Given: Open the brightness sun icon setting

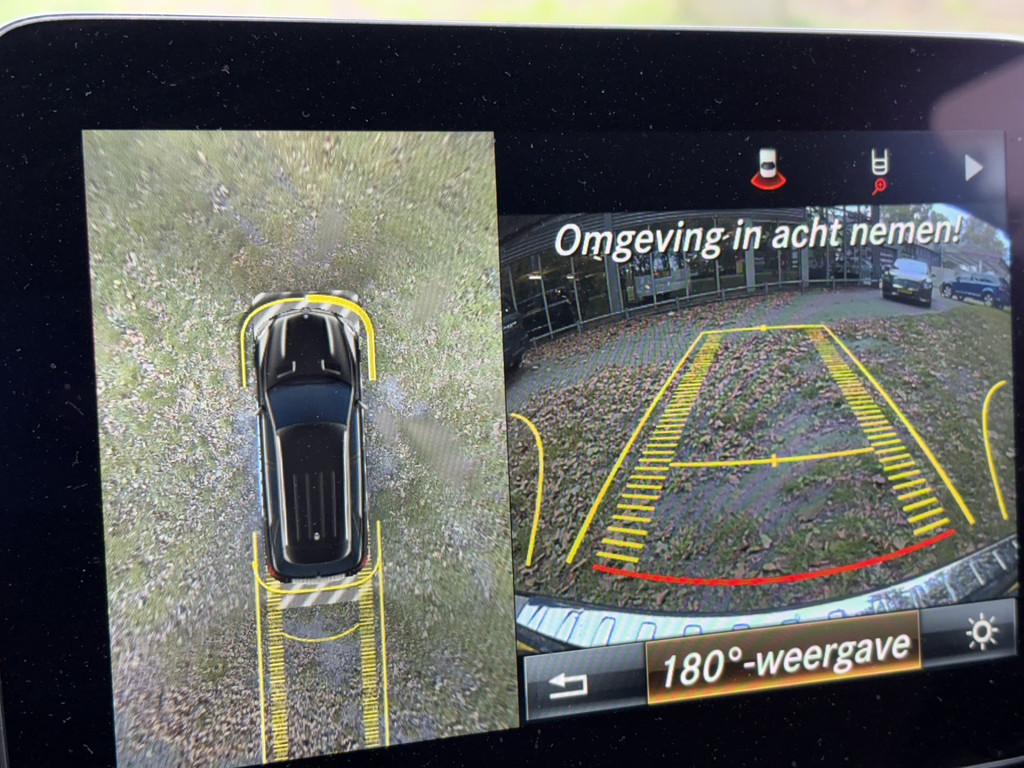Looking at the screenshot, I should coord(981,633).
